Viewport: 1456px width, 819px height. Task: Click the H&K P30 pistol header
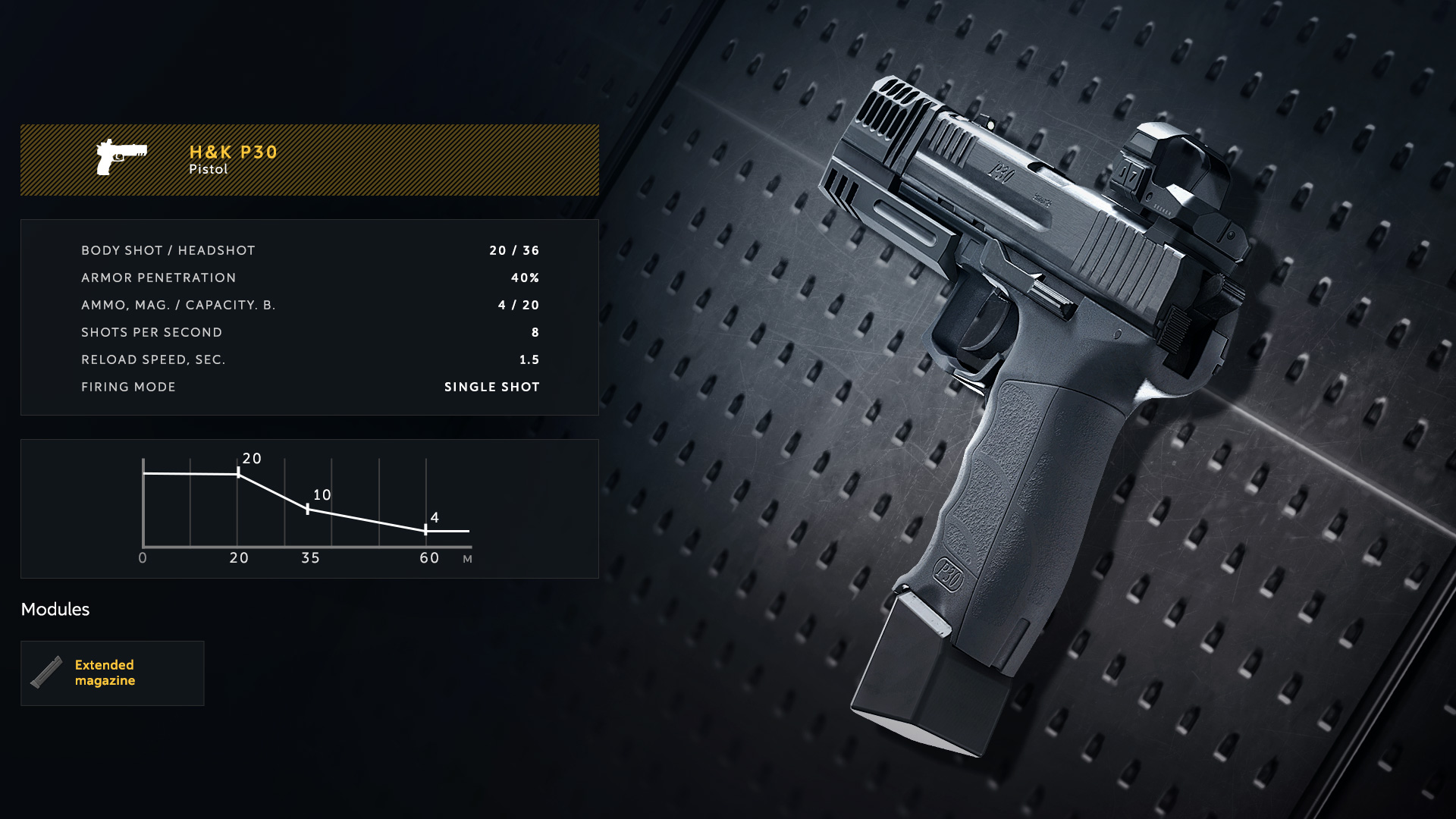(309, 160)
